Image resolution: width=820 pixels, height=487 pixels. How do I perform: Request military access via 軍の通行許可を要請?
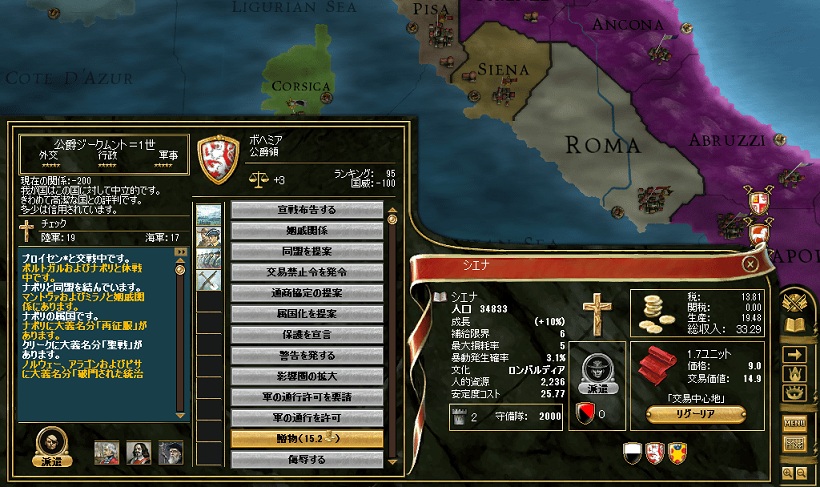[307, 397]
